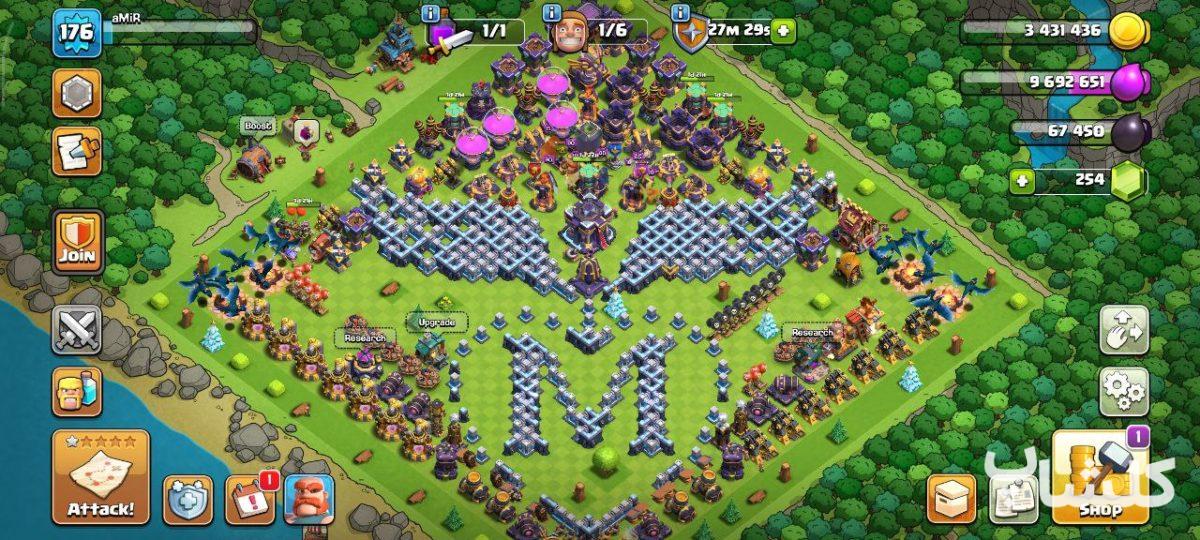
Task: Open the level 176 player profile badge
Action: coord(77,32)
